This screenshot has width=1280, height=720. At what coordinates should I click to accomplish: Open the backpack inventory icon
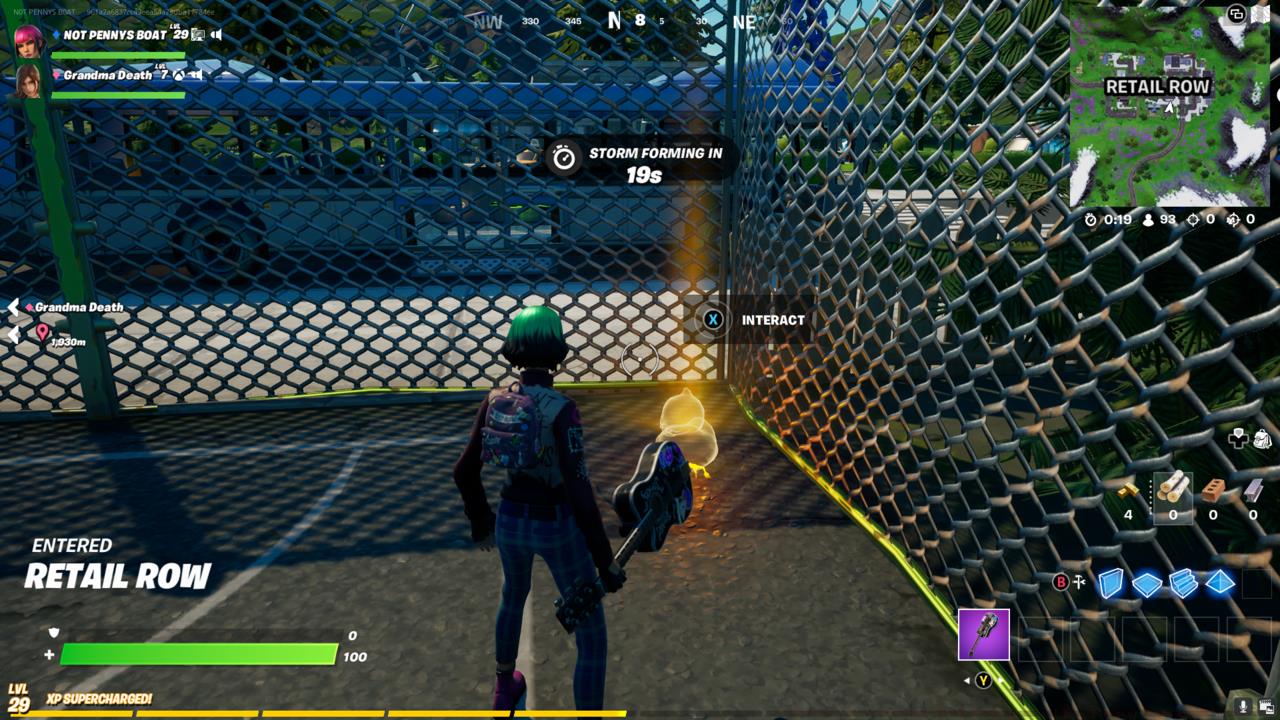1262,438
